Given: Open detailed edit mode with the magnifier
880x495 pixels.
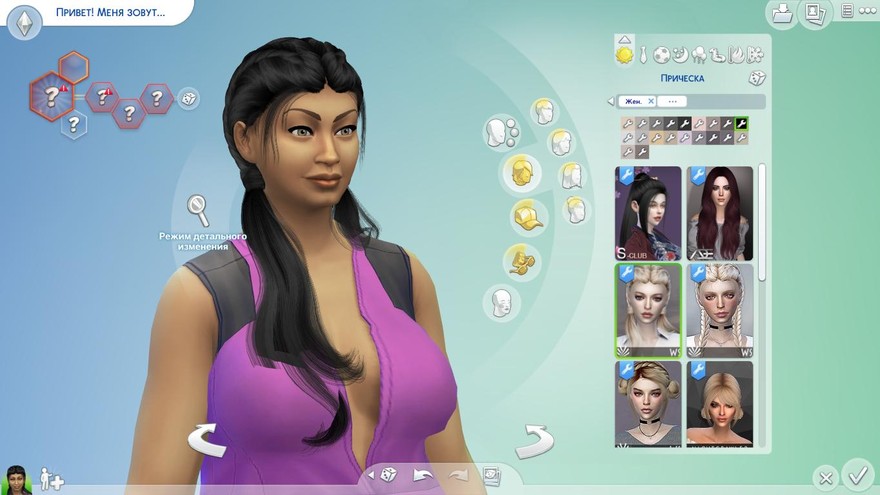Looking at the screenshot, I should point(198,210).
